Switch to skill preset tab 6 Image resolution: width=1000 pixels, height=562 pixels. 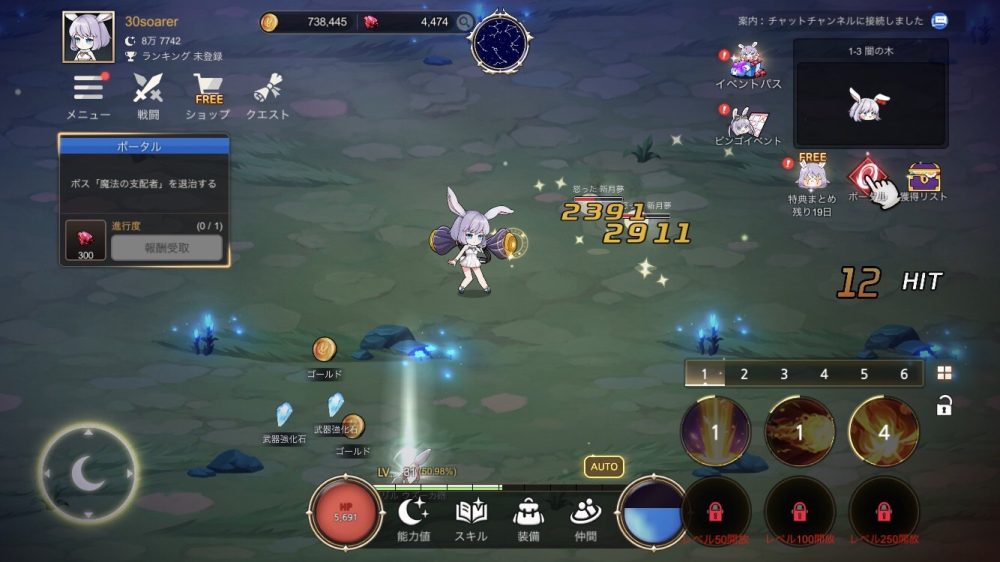(904, 374)
